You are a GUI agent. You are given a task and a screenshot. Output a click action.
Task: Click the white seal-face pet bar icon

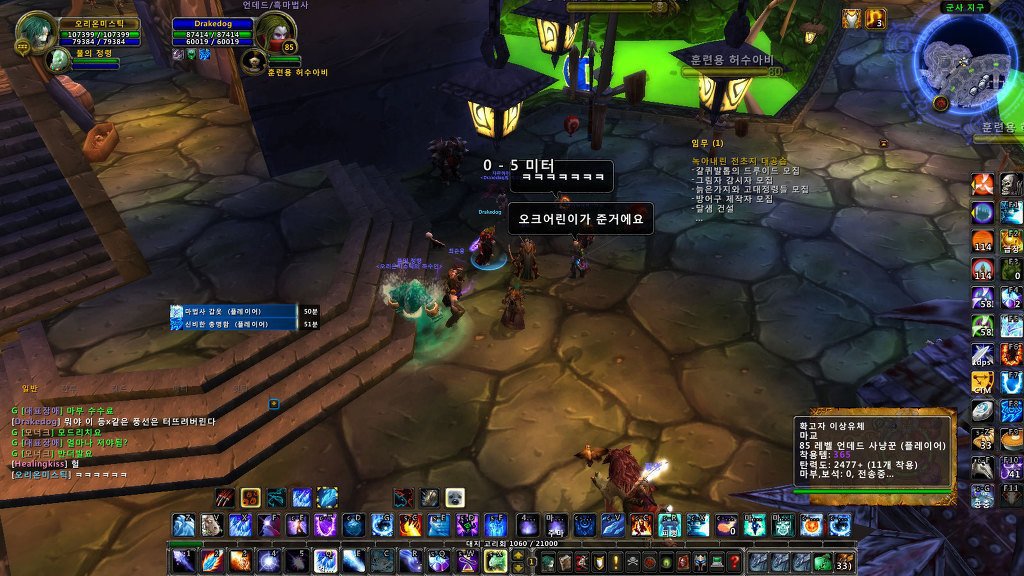454,497
